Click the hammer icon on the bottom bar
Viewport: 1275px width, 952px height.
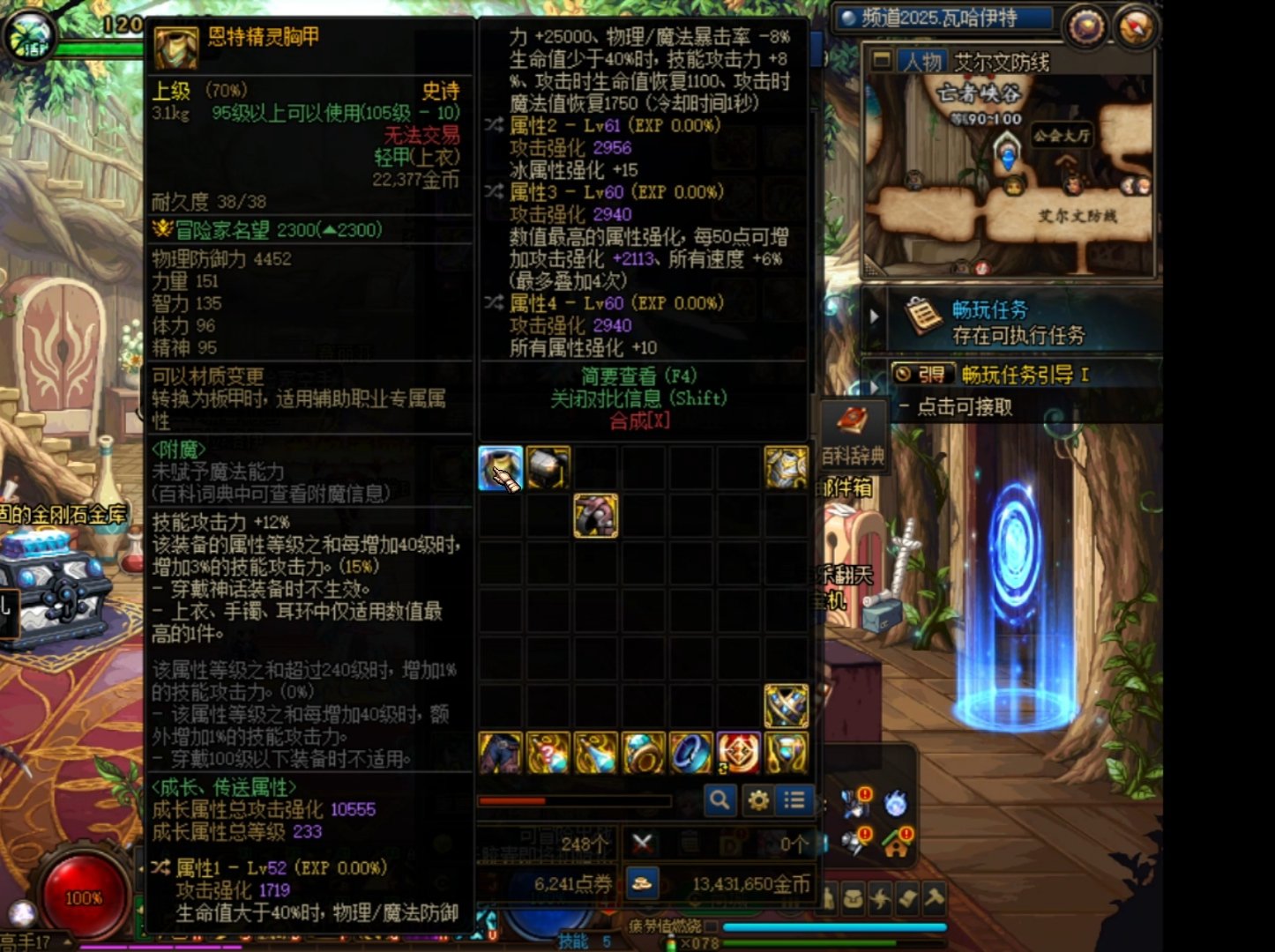pos(935,899)
